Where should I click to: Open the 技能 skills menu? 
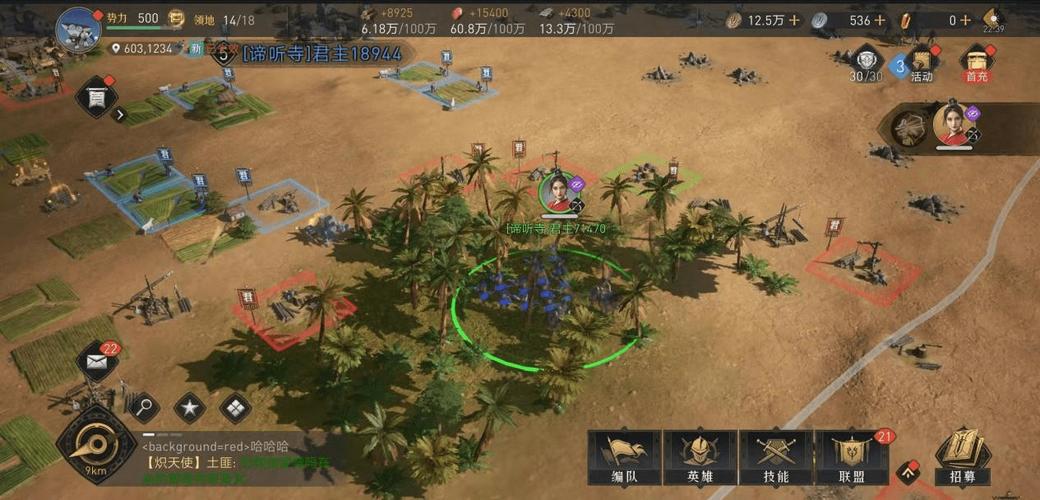(x=775, y=460)
